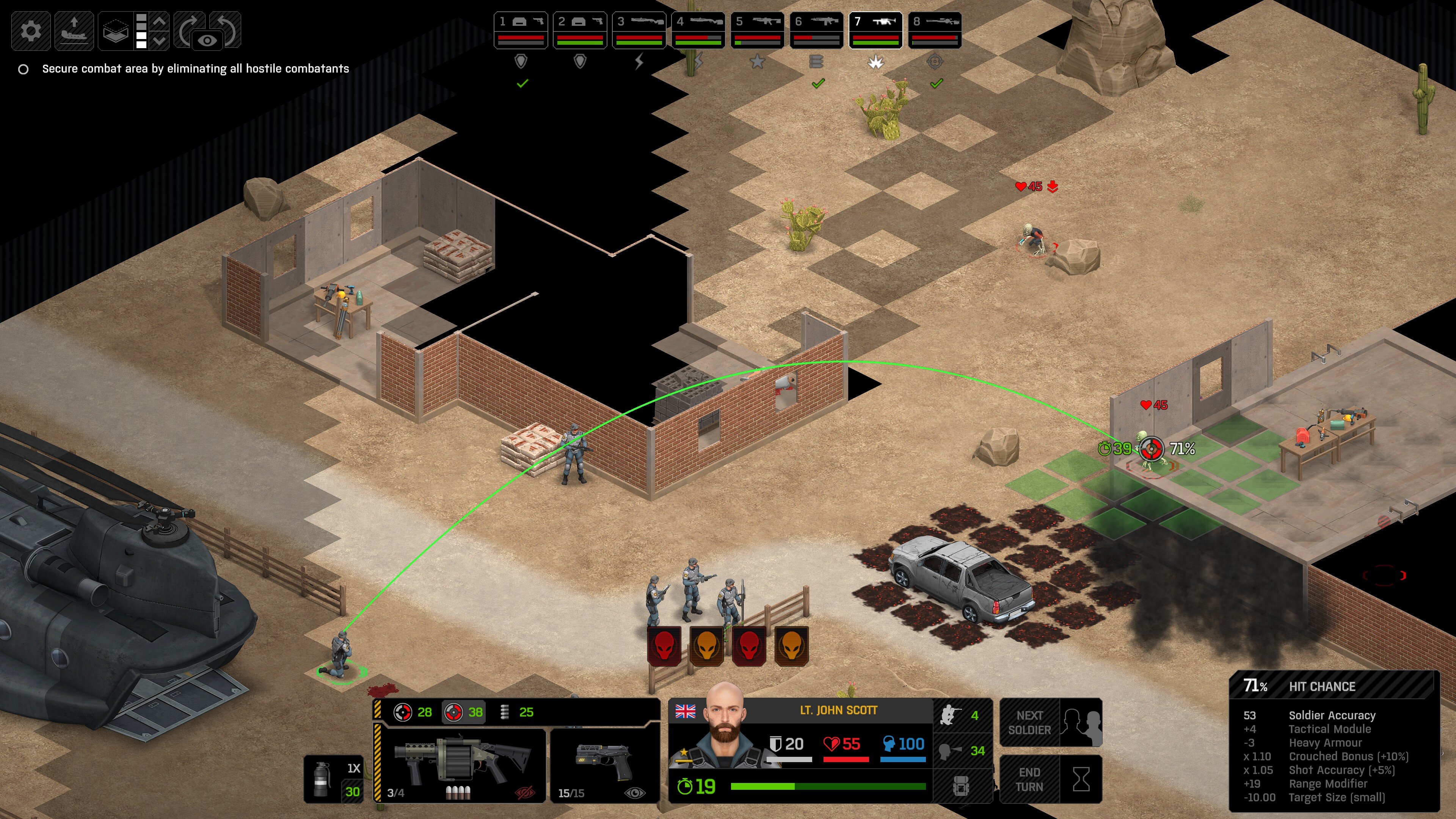This screenshot has height=819, width=1456.
Task: Toggle the eye visibility view button
Action: [207, 40]
